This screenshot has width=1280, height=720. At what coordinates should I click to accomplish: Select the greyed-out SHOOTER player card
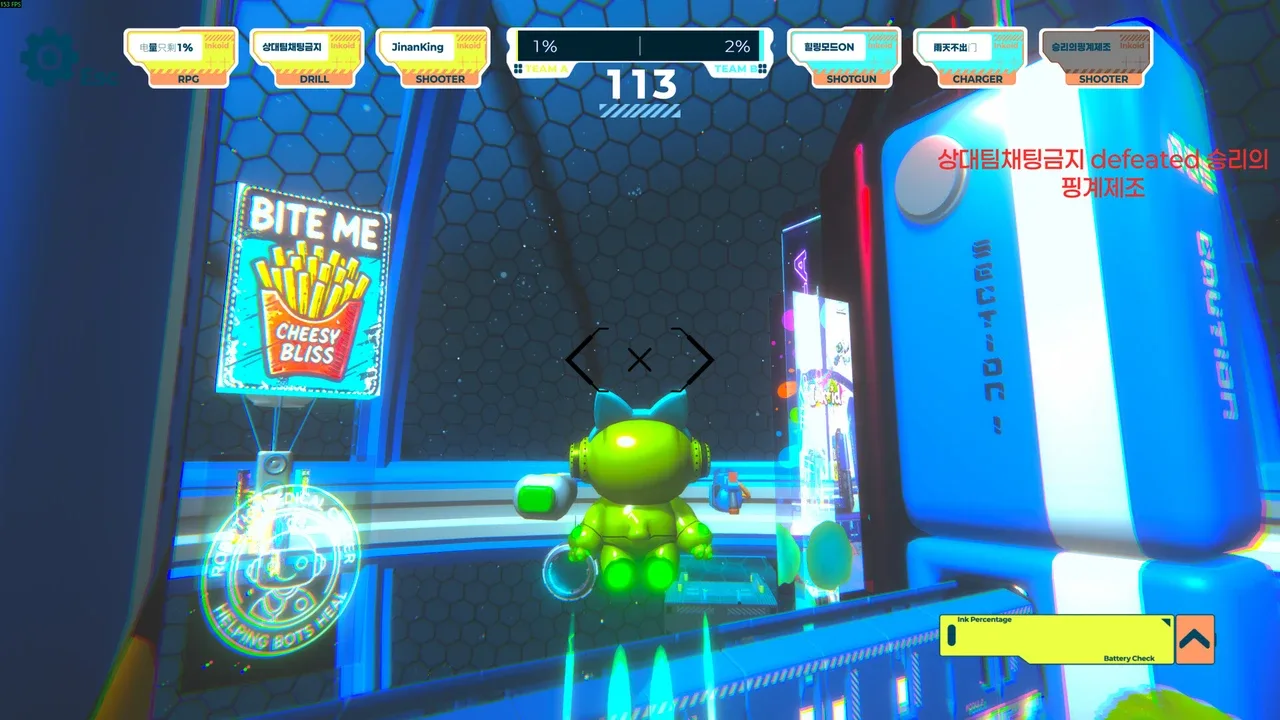tap(1096, 58)
